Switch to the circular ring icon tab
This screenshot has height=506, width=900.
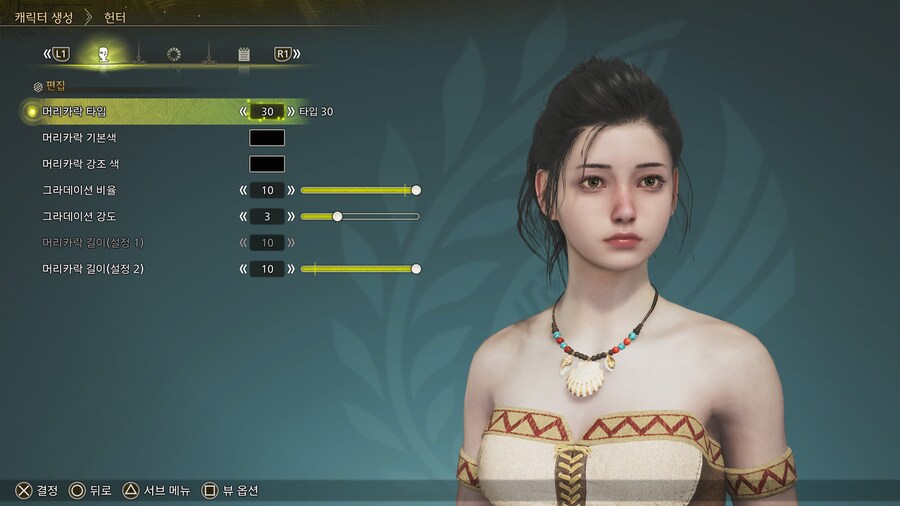pyautogui.click(x=174, y=54)
